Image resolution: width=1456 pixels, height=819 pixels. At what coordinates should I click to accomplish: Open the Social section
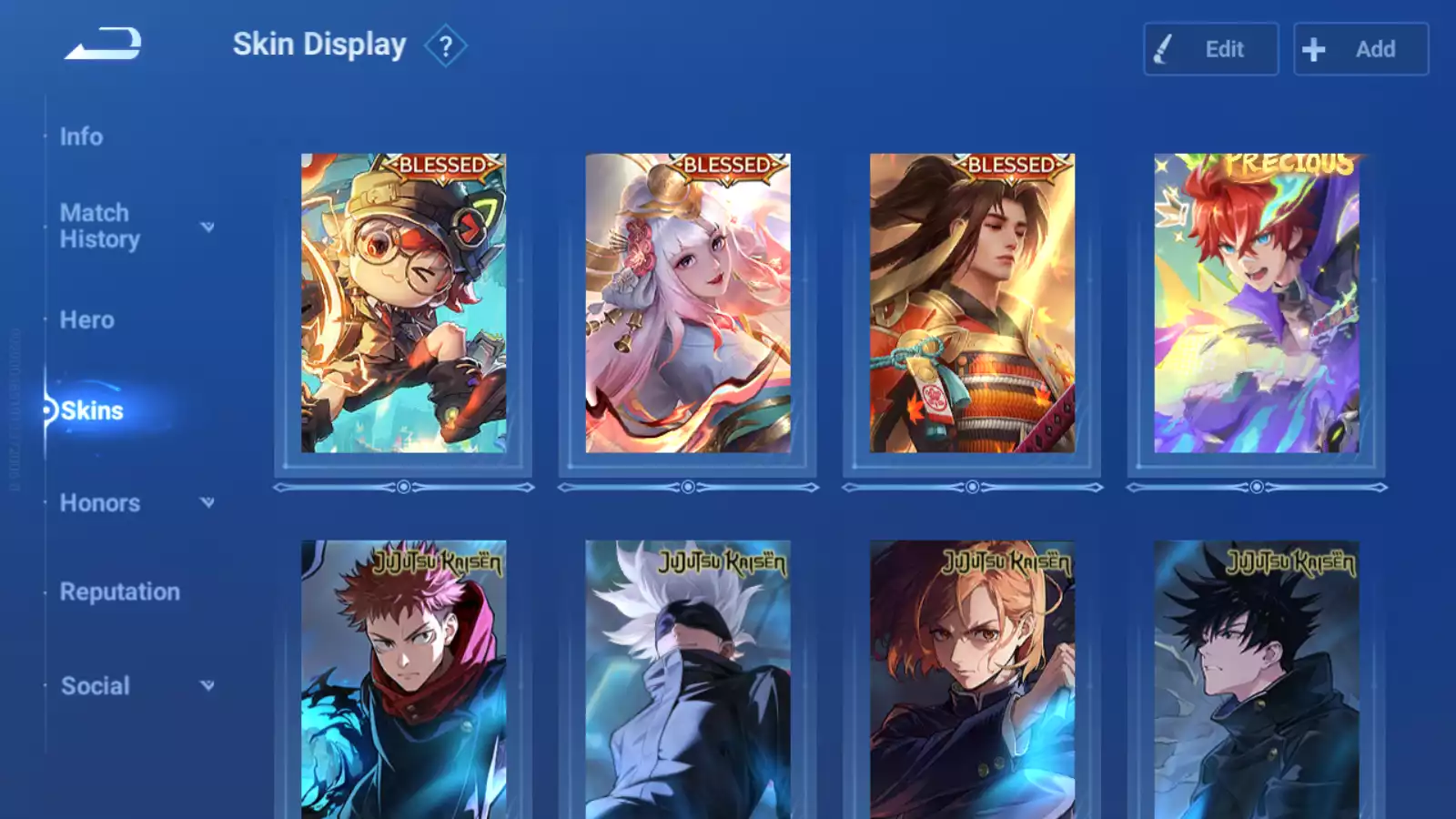click(x=95, y=686)
